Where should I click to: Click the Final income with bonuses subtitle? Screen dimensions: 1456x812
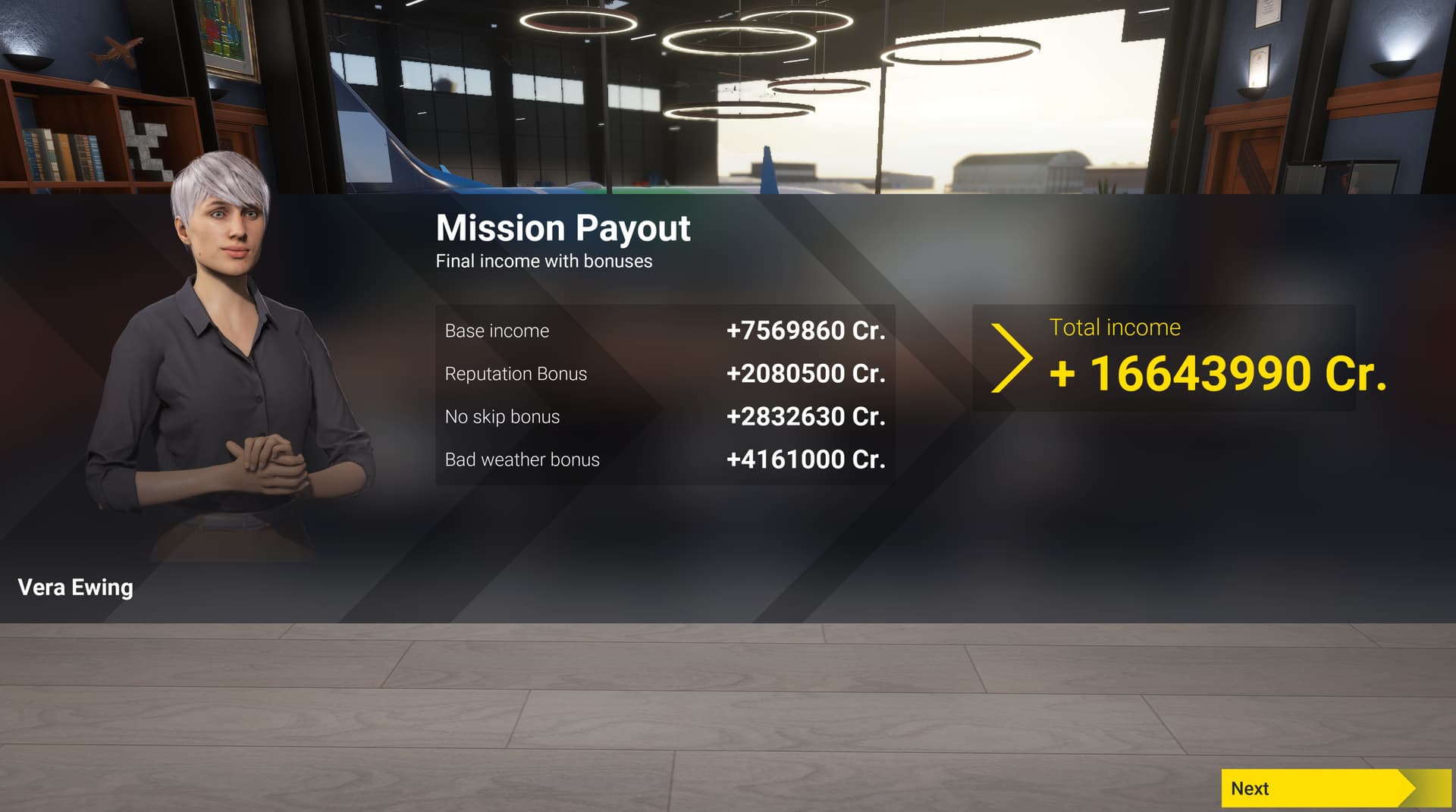click(543, 262)
